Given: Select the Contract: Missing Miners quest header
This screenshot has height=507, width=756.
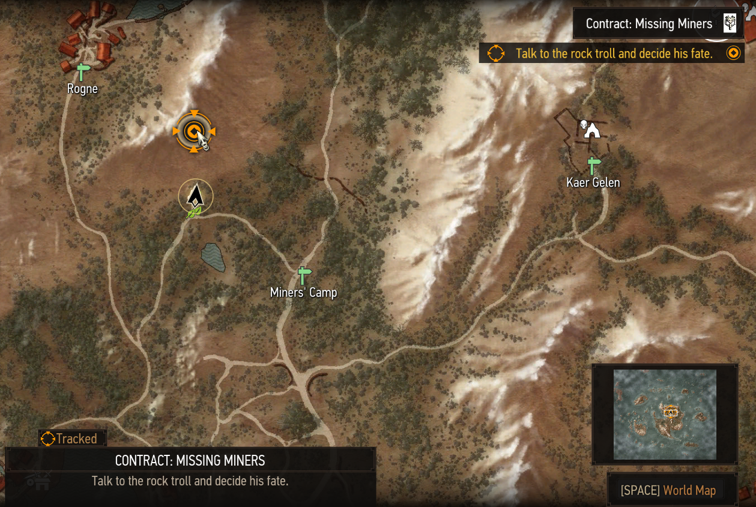Looking at the screenshot, I should coord(658,24).
